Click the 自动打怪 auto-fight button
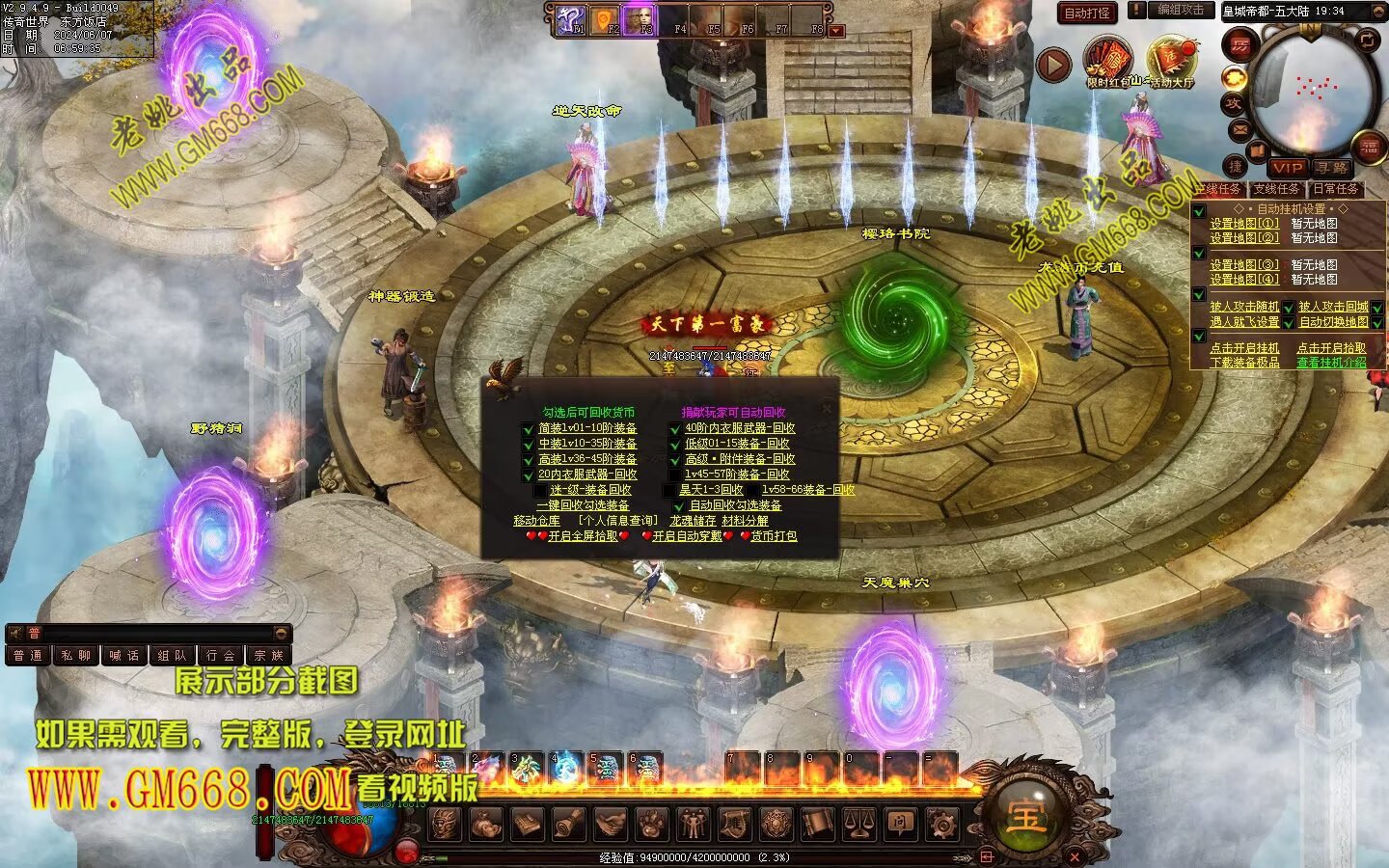 [x=1087, y=13]
